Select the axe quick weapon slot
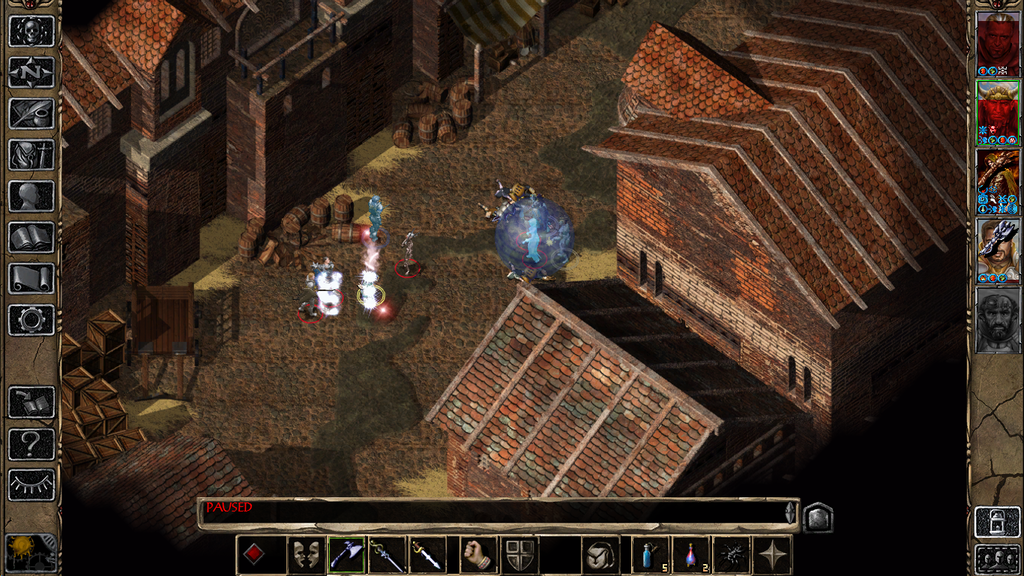1024x576 pixels. 346,554
